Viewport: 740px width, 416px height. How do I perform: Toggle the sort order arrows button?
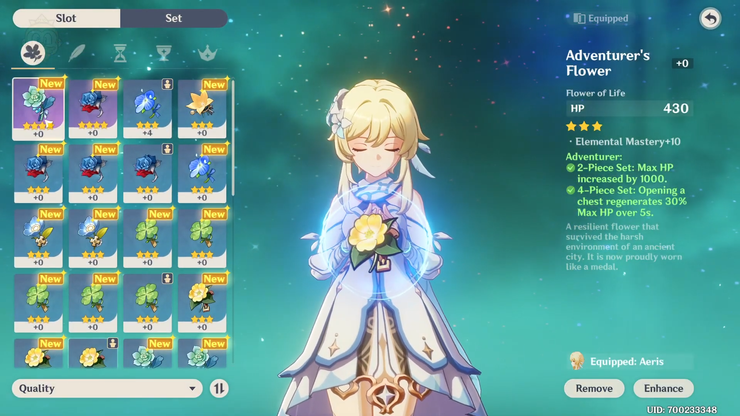point(219,388)
